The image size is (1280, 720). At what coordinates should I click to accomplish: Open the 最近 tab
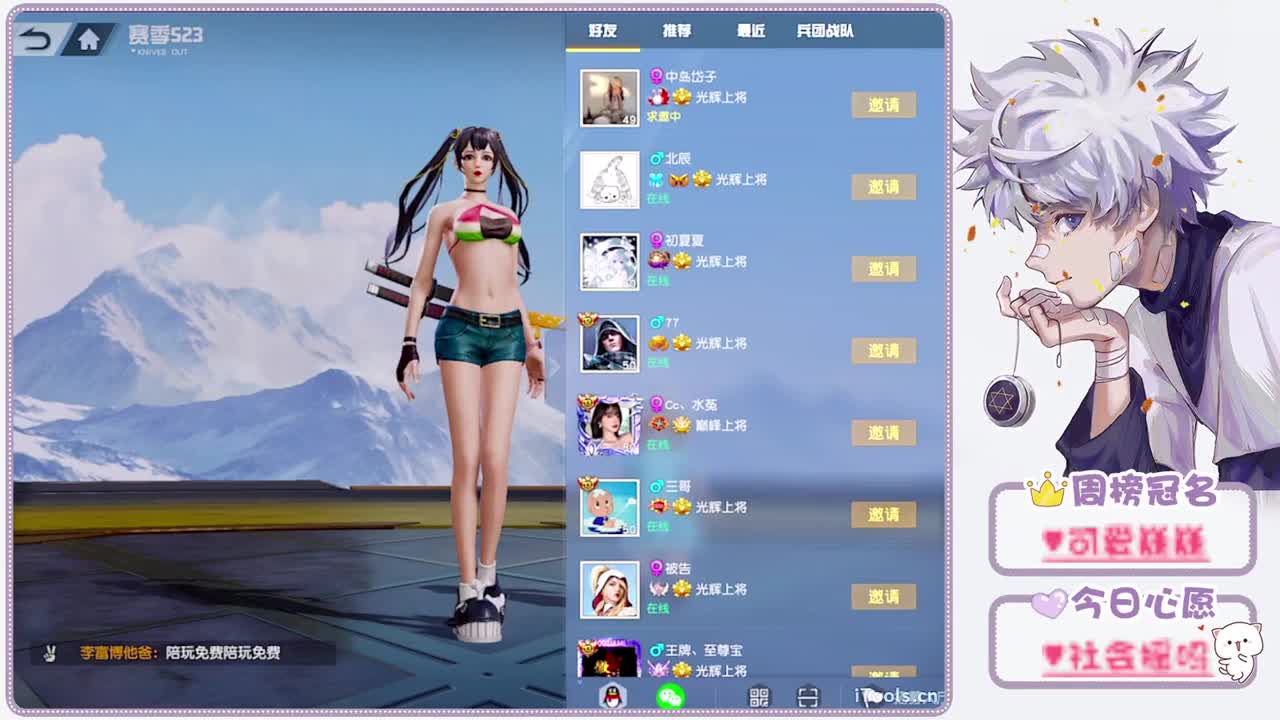coord(751,31)
